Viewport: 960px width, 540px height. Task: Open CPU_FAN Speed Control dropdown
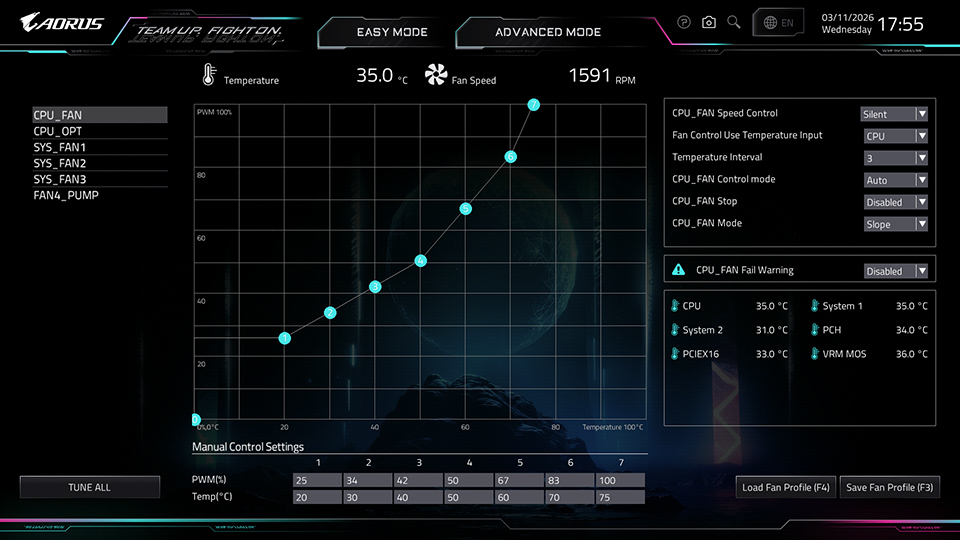[x=895, y=114]
